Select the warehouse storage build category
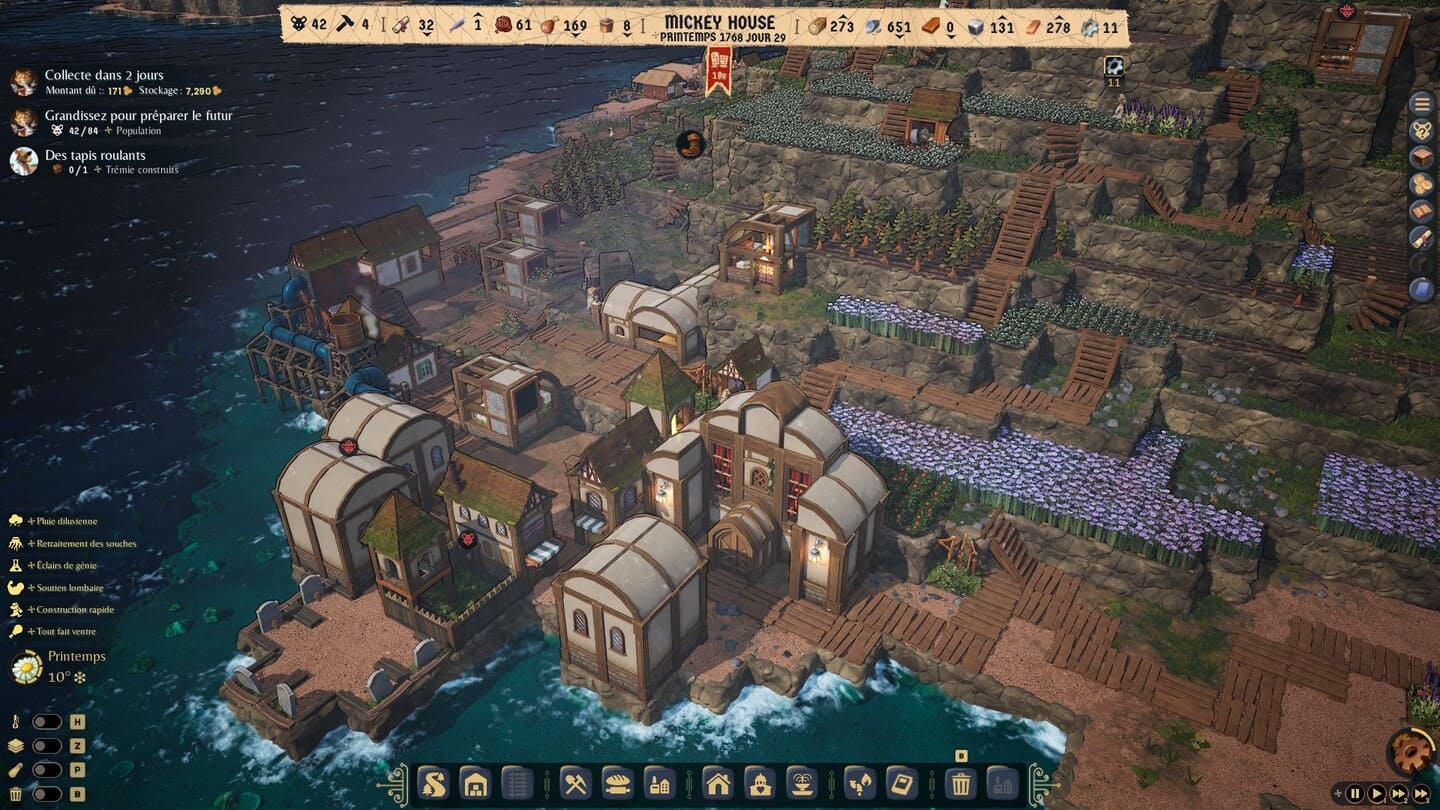This screenshot has height=810, width=1440. click(475, 782)
